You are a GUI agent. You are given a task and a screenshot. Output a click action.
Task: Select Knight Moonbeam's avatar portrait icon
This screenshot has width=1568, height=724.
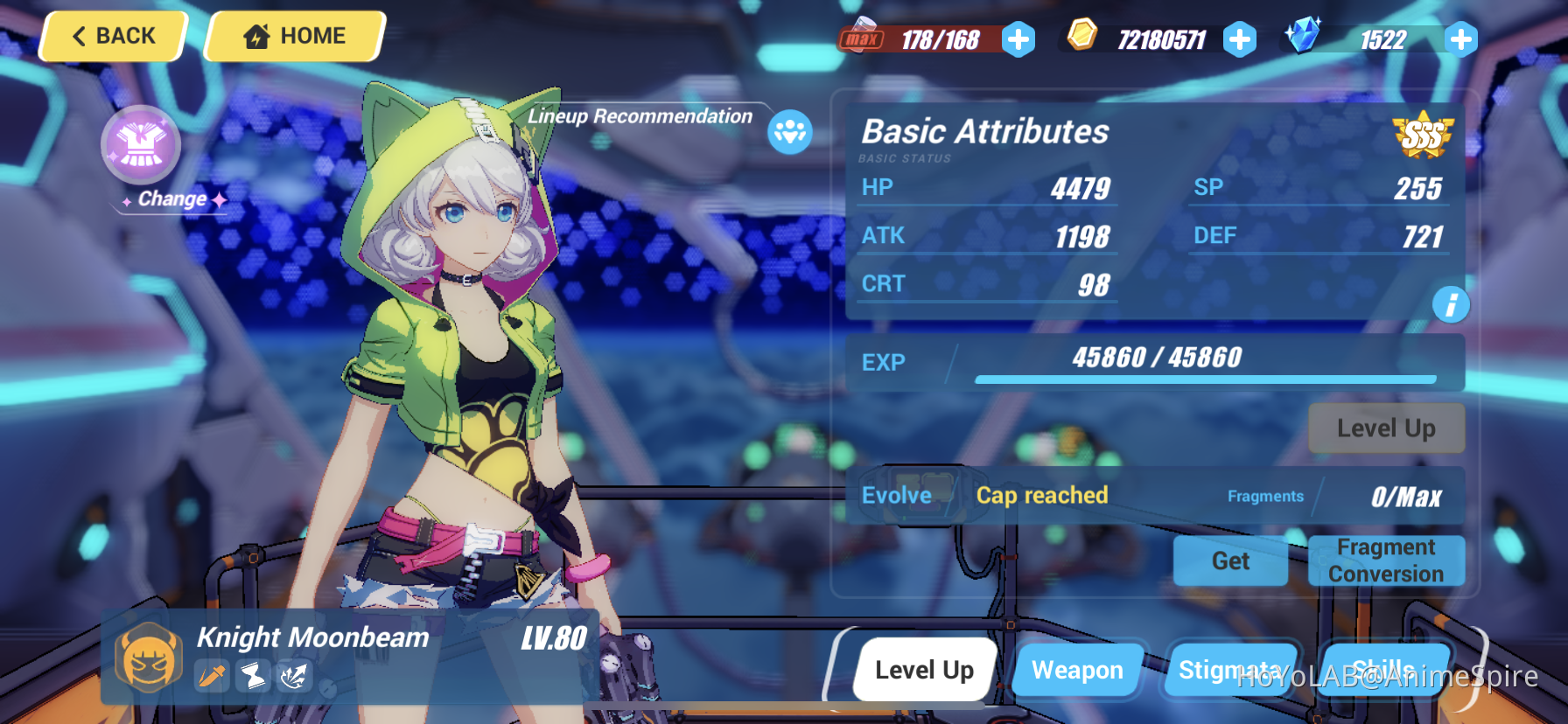pos(147,656)
